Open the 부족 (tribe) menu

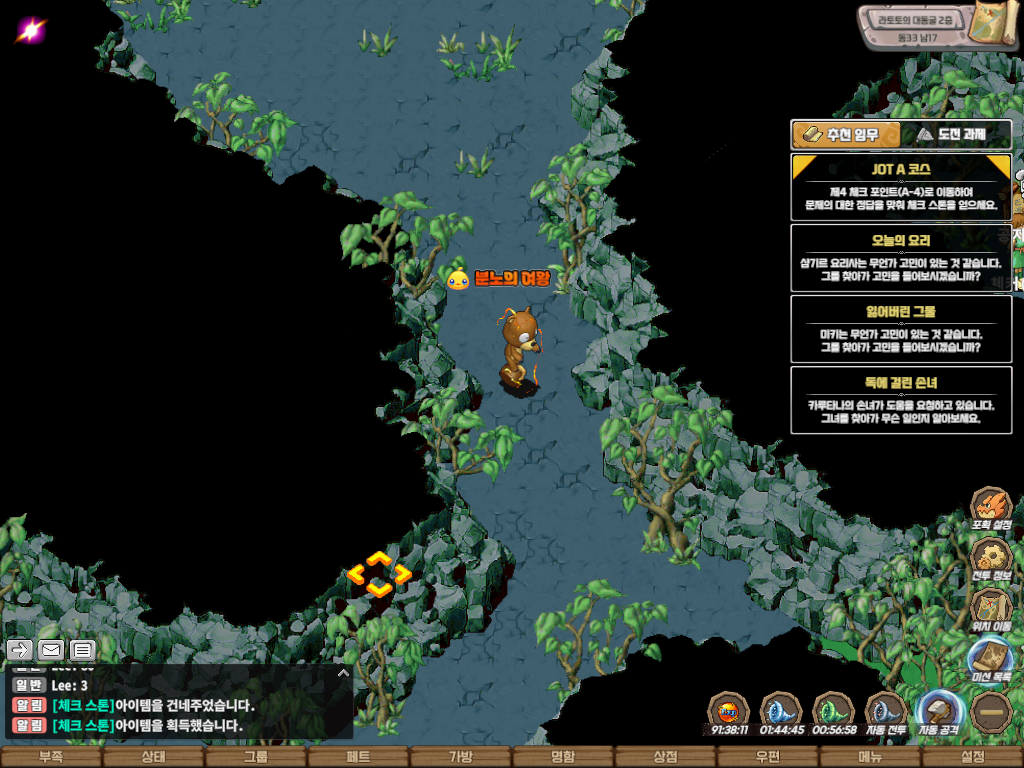pos(51,757)
